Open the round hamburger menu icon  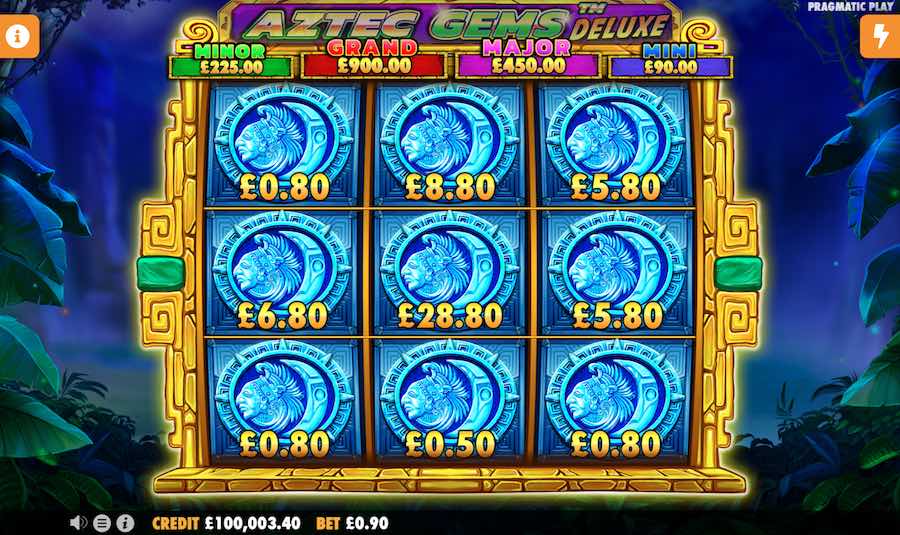(x=101, y=522)
